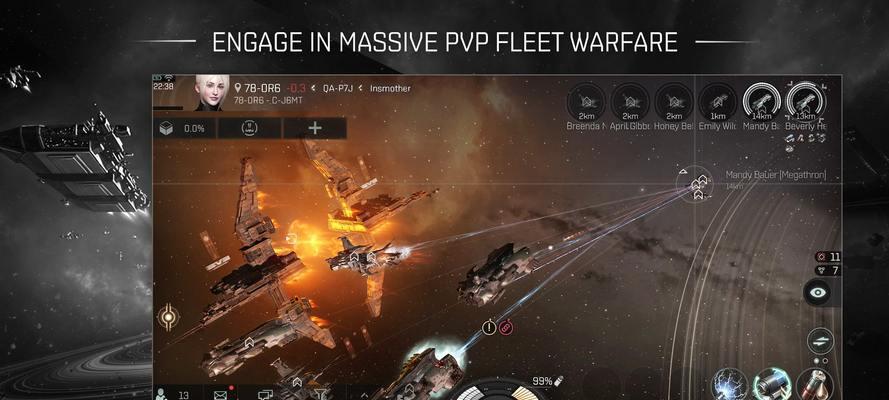The height and width of the screenshot is (400, 889).
Task: Choose Honey target at 2km
Action: [673, 101]
